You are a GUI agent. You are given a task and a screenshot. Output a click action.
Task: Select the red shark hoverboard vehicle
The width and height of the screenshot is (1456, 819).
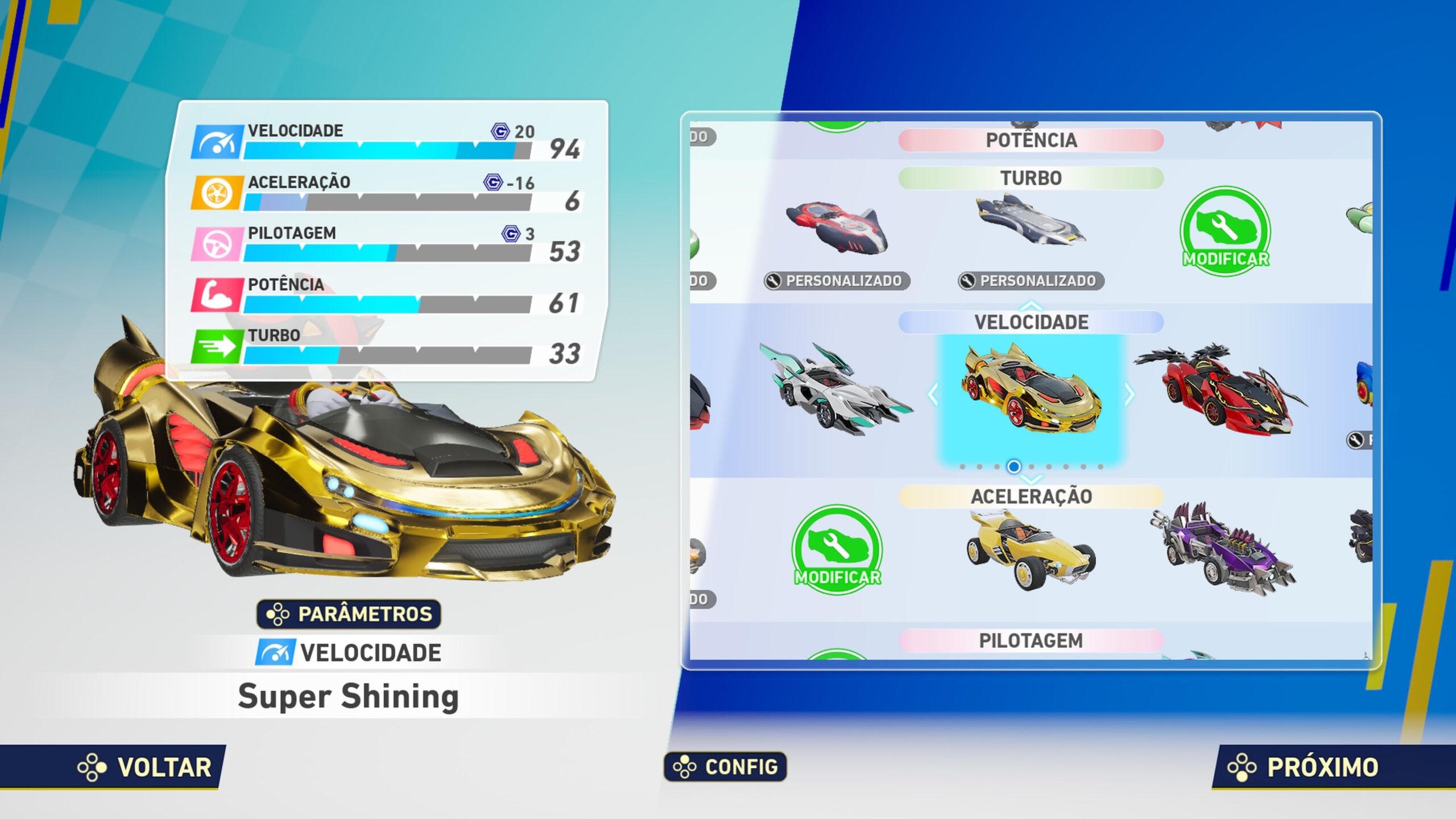tap(836, 227)
